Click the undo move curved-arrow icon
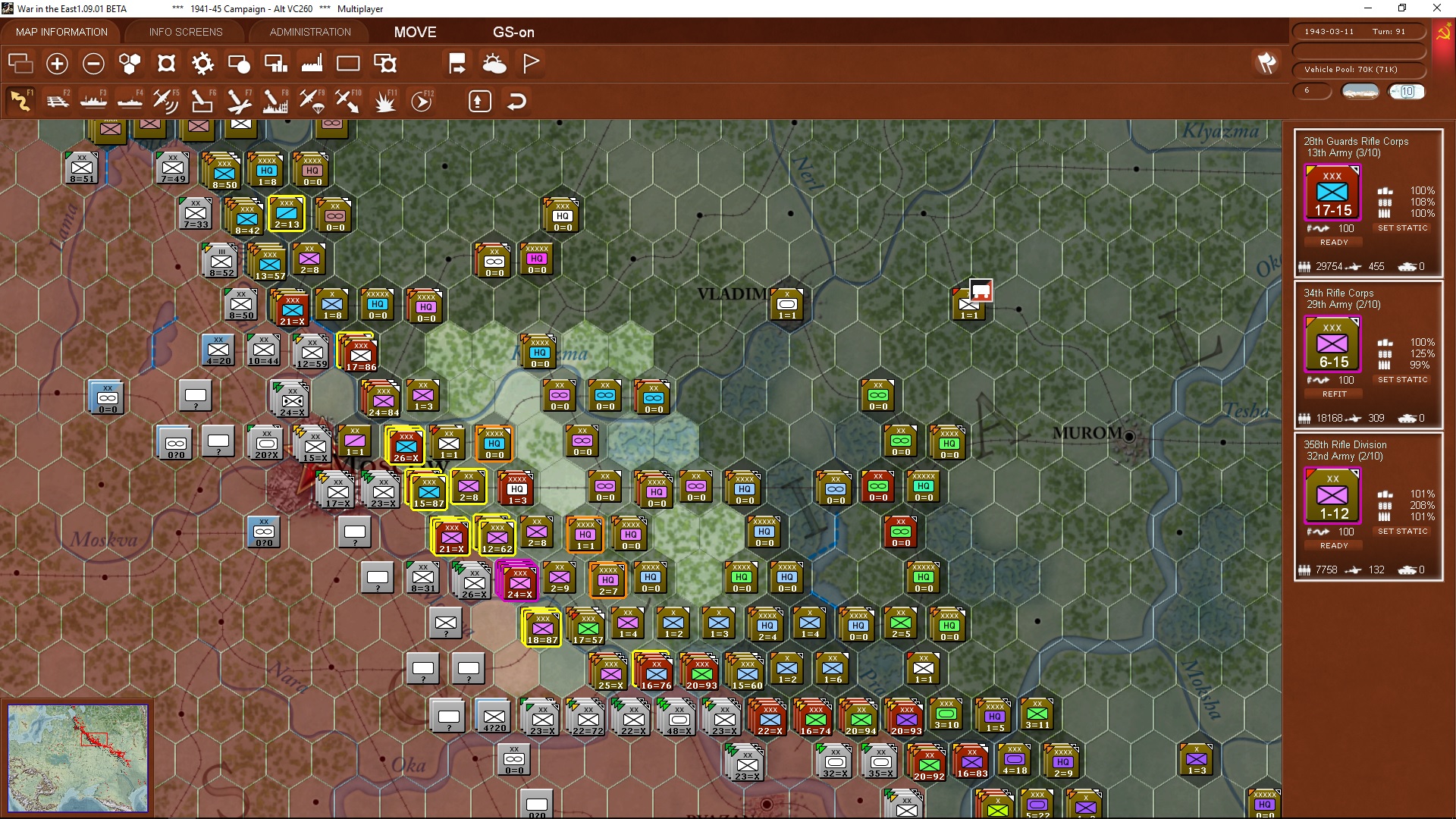Image resolution: width=1456 pixels, height=819 pixels. [x=516, y=101]
